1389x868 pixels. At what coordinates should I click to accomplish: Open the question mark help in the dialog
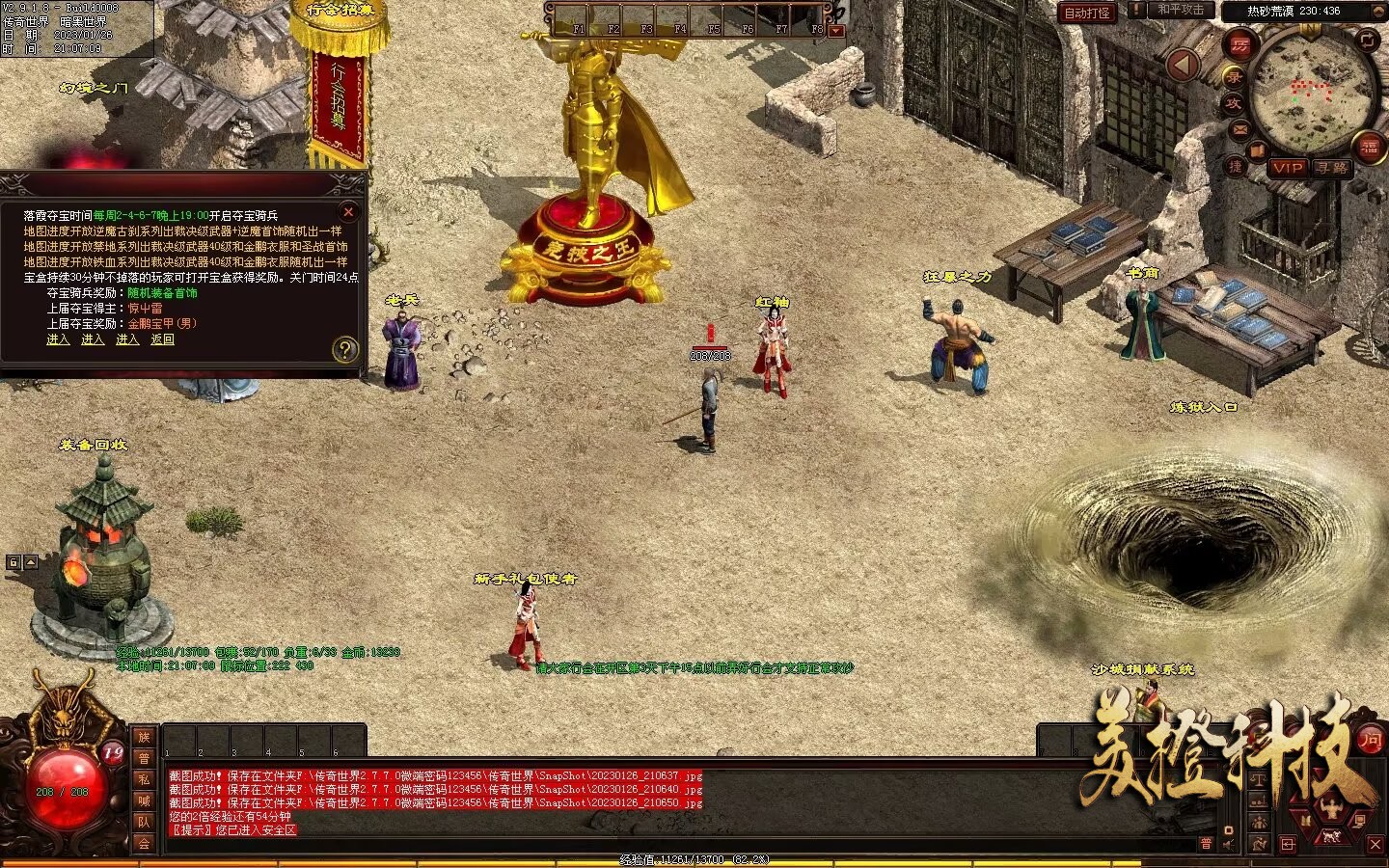344,350
